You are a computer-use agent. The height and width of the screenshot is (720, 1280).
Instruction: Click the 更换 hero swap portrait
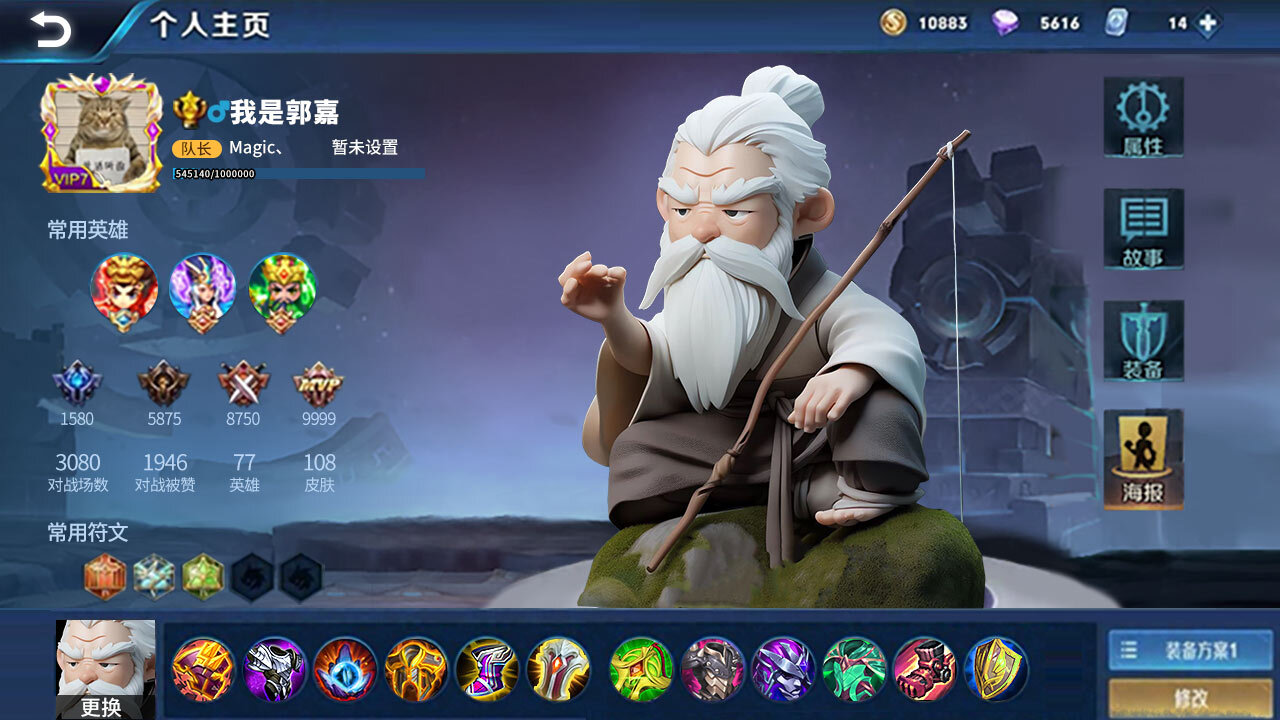click(105, 669)
